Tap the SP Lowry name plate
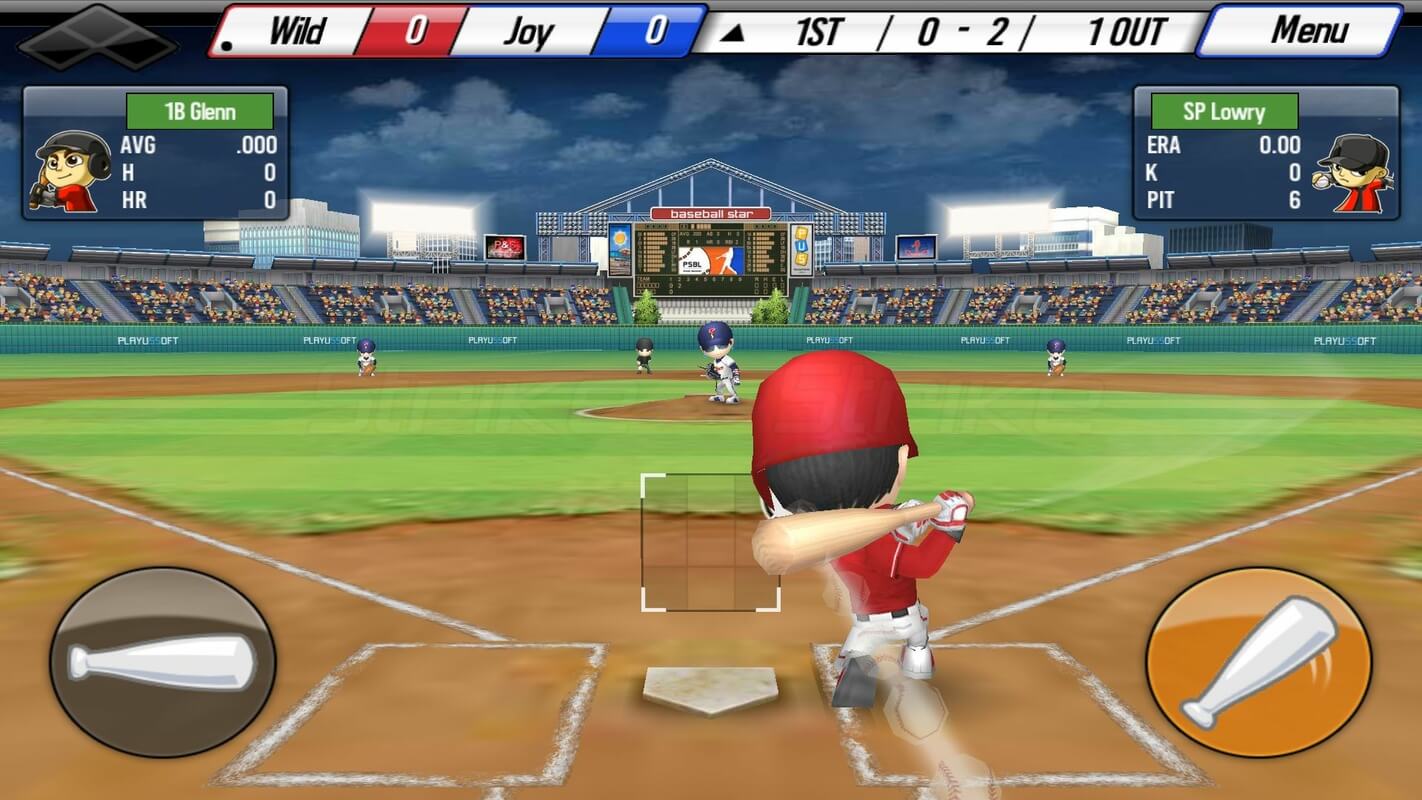1422x800 pixels. tap(1225, 111)
